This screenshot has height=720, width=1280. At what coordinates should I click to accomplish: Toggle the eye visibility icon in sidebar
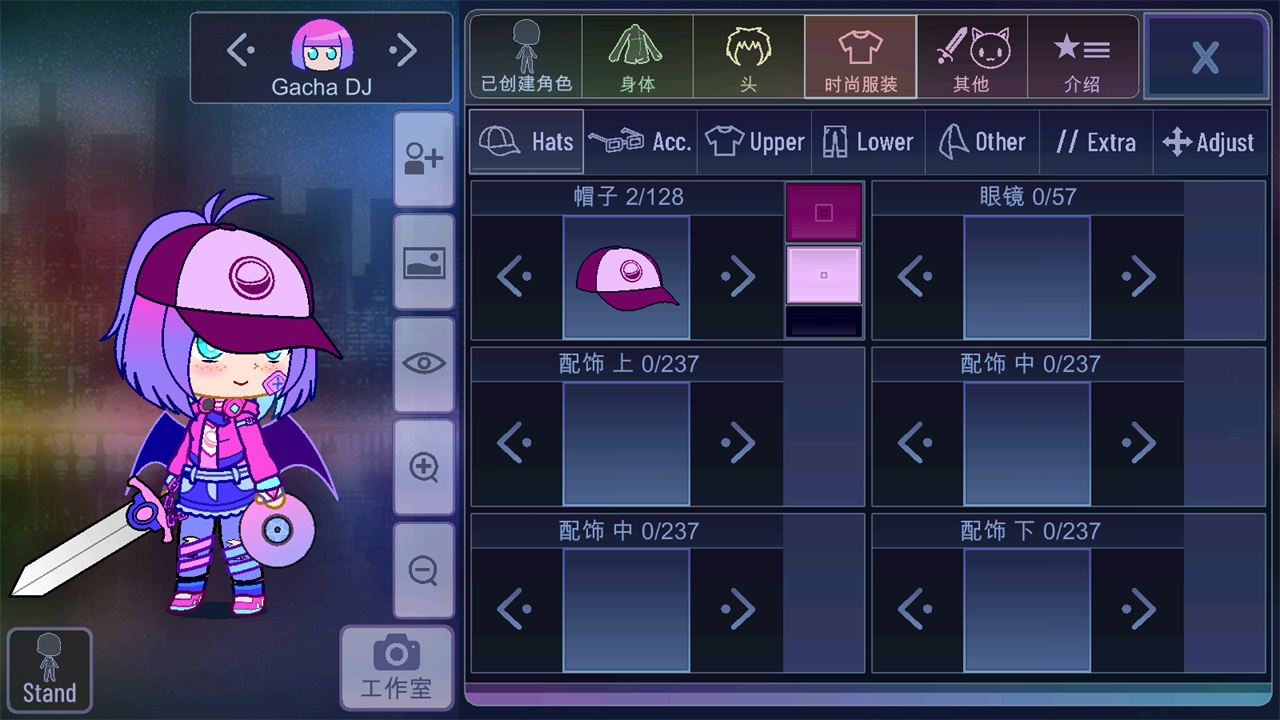pyautogui.click(x=423, y=364)
